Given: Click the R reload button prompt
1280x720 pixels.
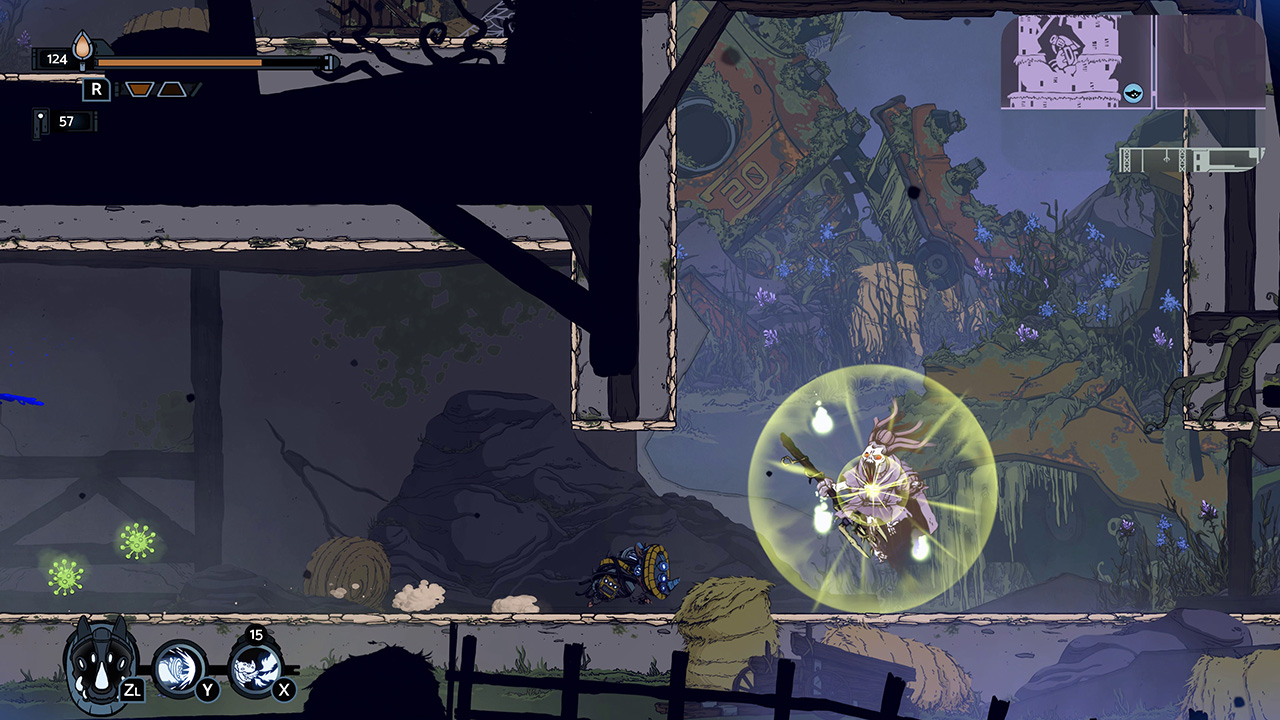Looking at the screenshot, I should tap(96, 89).
